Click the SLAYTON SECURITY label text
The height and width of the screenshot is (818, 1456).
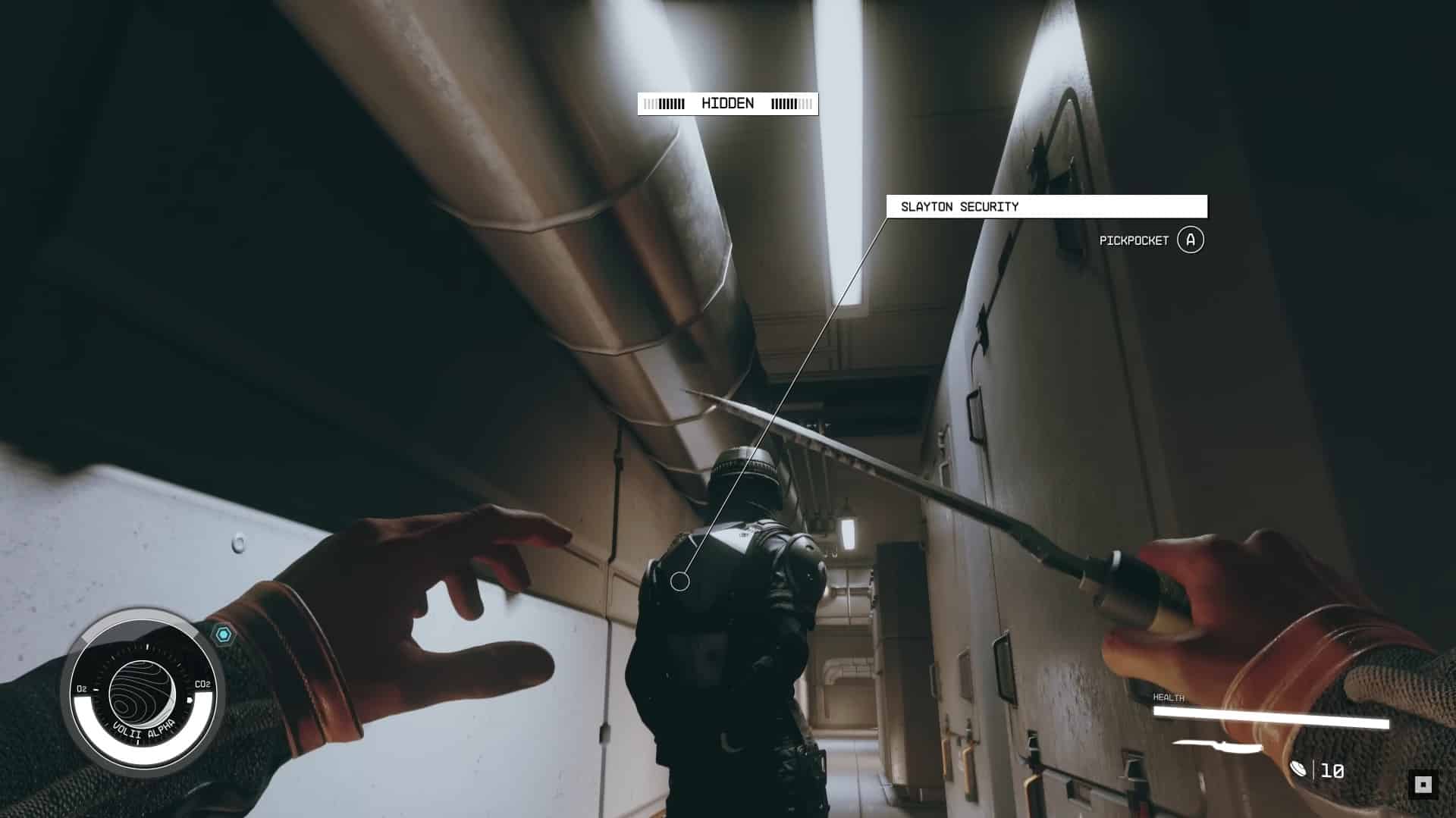[x=959, y=205]
